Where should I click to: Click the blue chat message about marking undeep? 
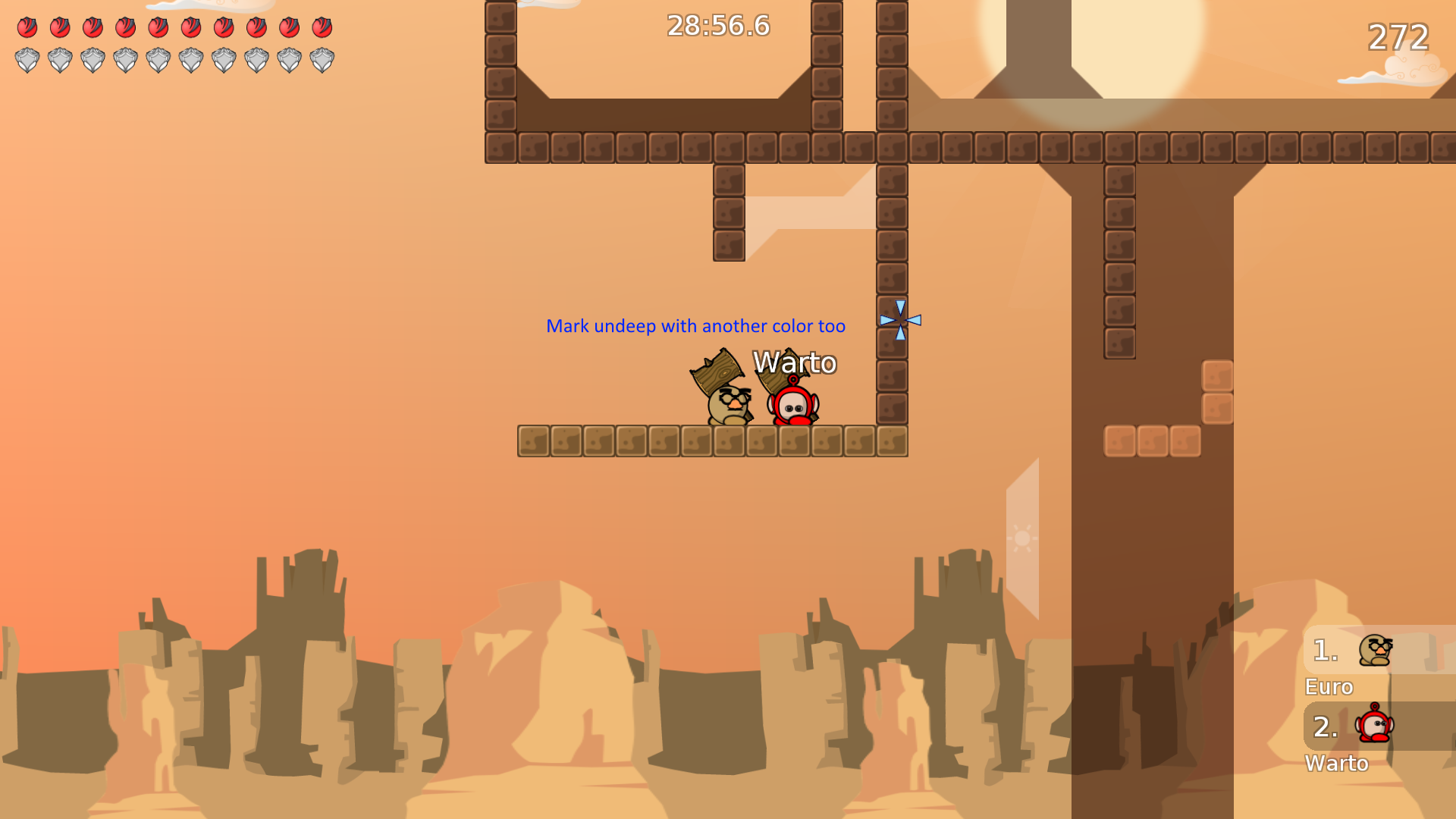[696, 325]
